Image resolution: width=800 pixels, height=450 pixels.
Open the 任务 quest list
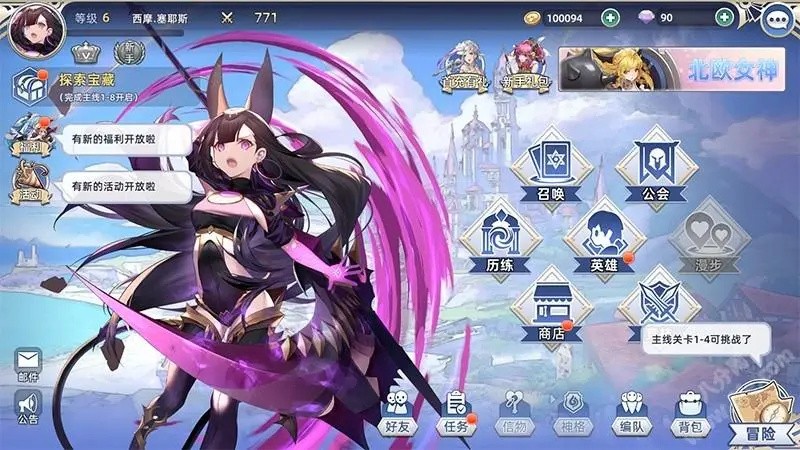point(455,412)
